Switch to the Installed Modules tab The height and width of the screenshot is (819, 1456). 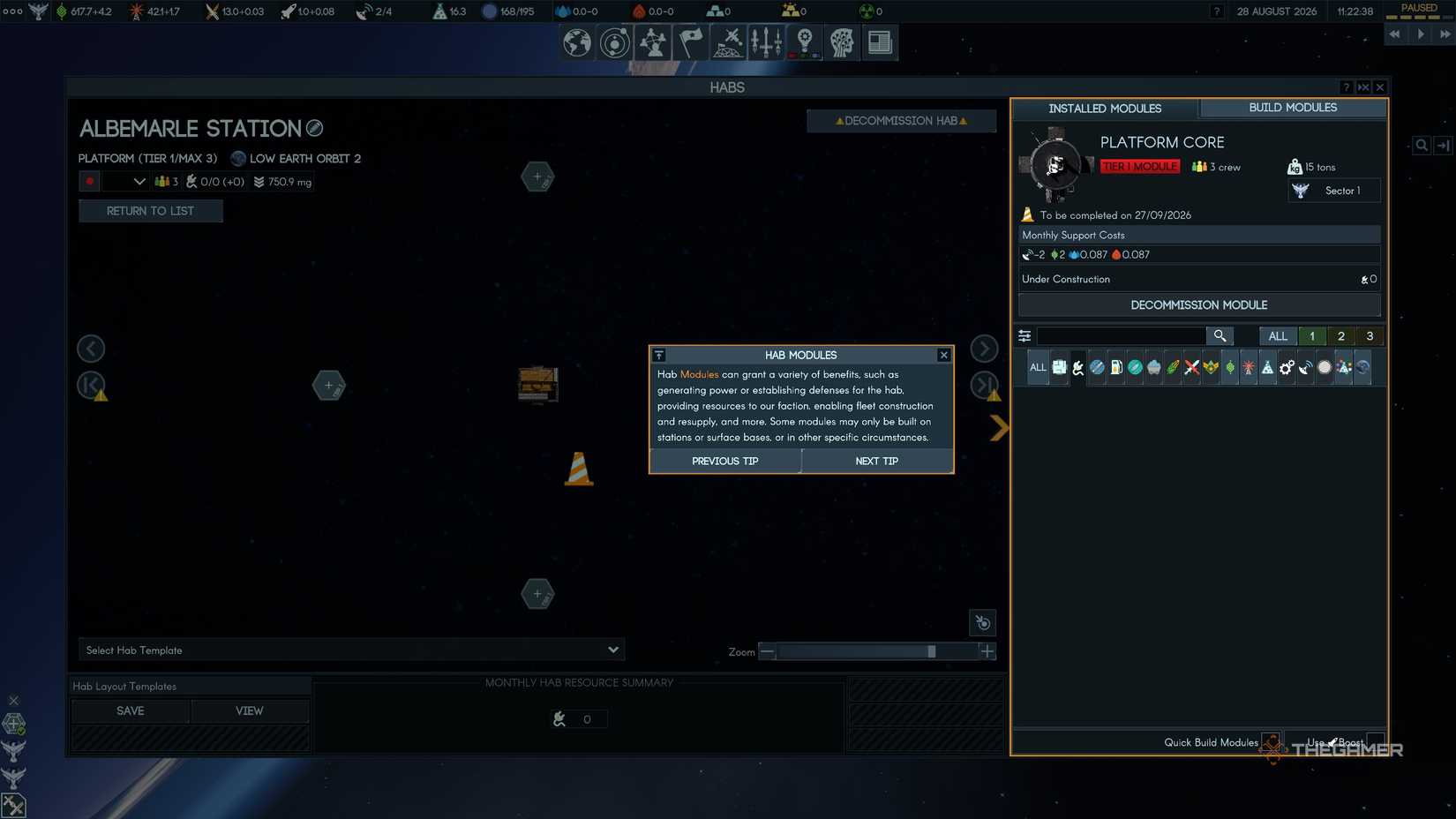1106,108
